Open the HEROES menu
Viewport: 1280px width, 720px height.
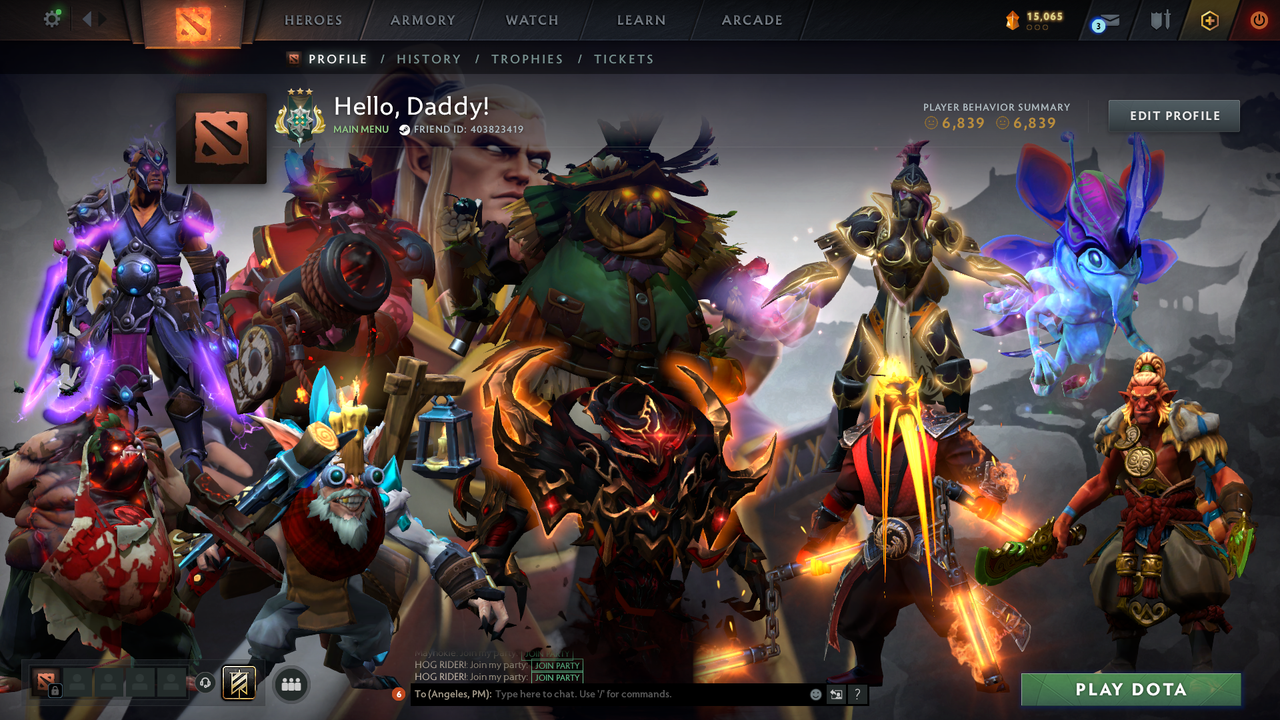tap(313, 19)
